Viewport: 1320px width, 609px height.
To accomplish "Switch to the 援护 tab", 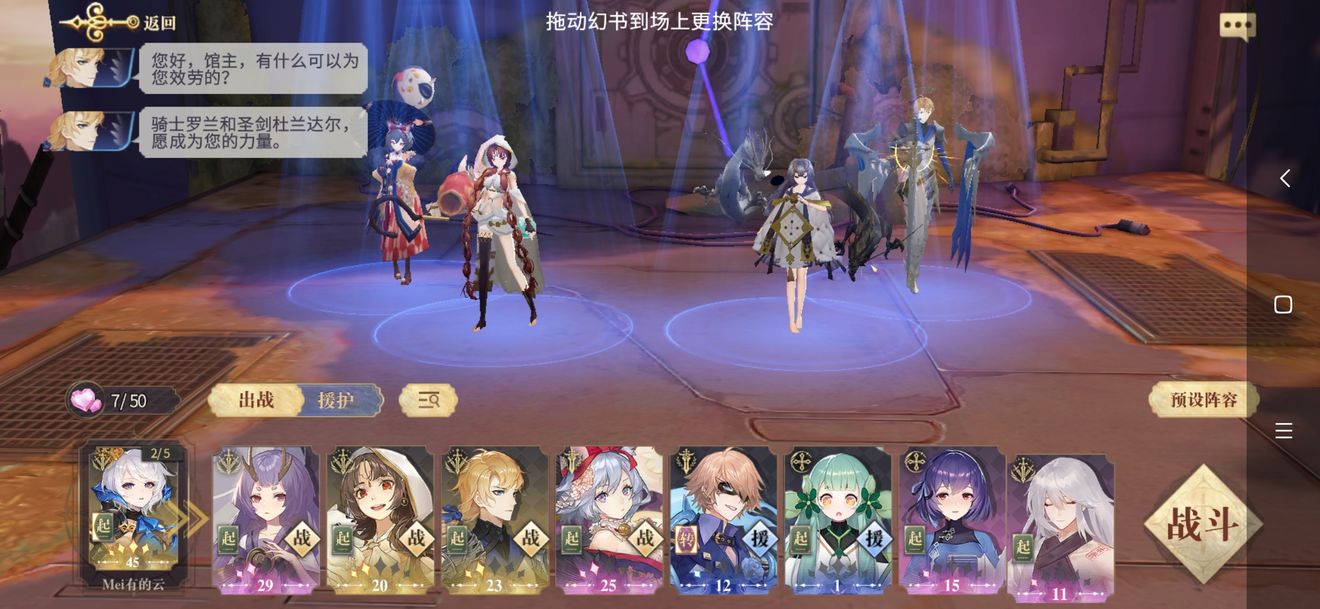I will pos(336,400).
